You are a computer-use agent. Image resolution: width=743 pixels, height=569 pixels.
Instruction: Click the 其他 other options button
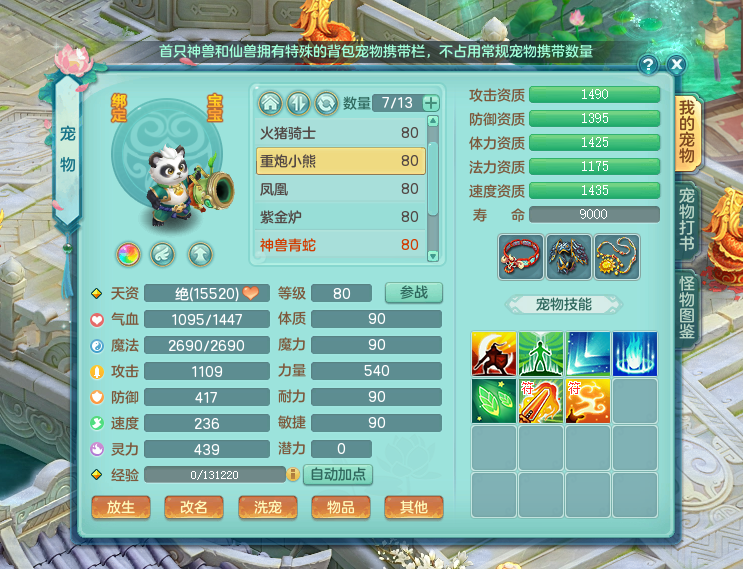413,507
